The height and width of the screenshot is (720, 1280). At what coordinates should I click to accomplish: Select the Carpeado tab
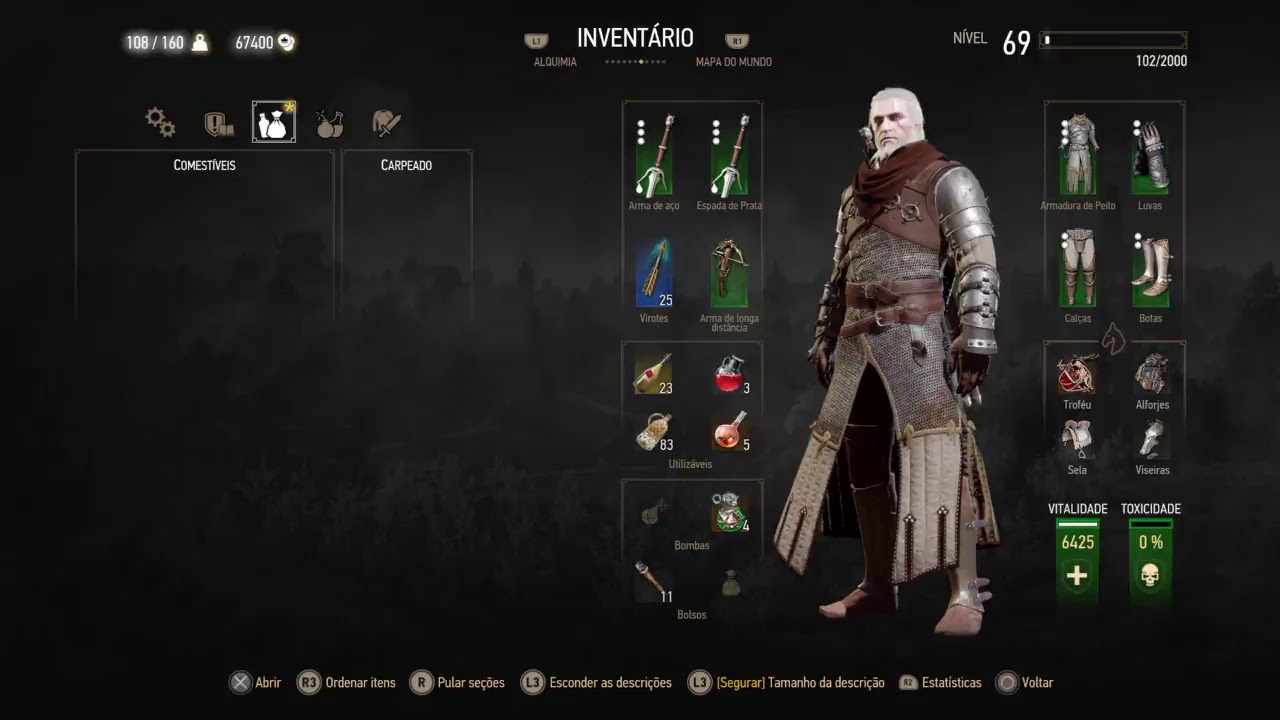[406, 165]
